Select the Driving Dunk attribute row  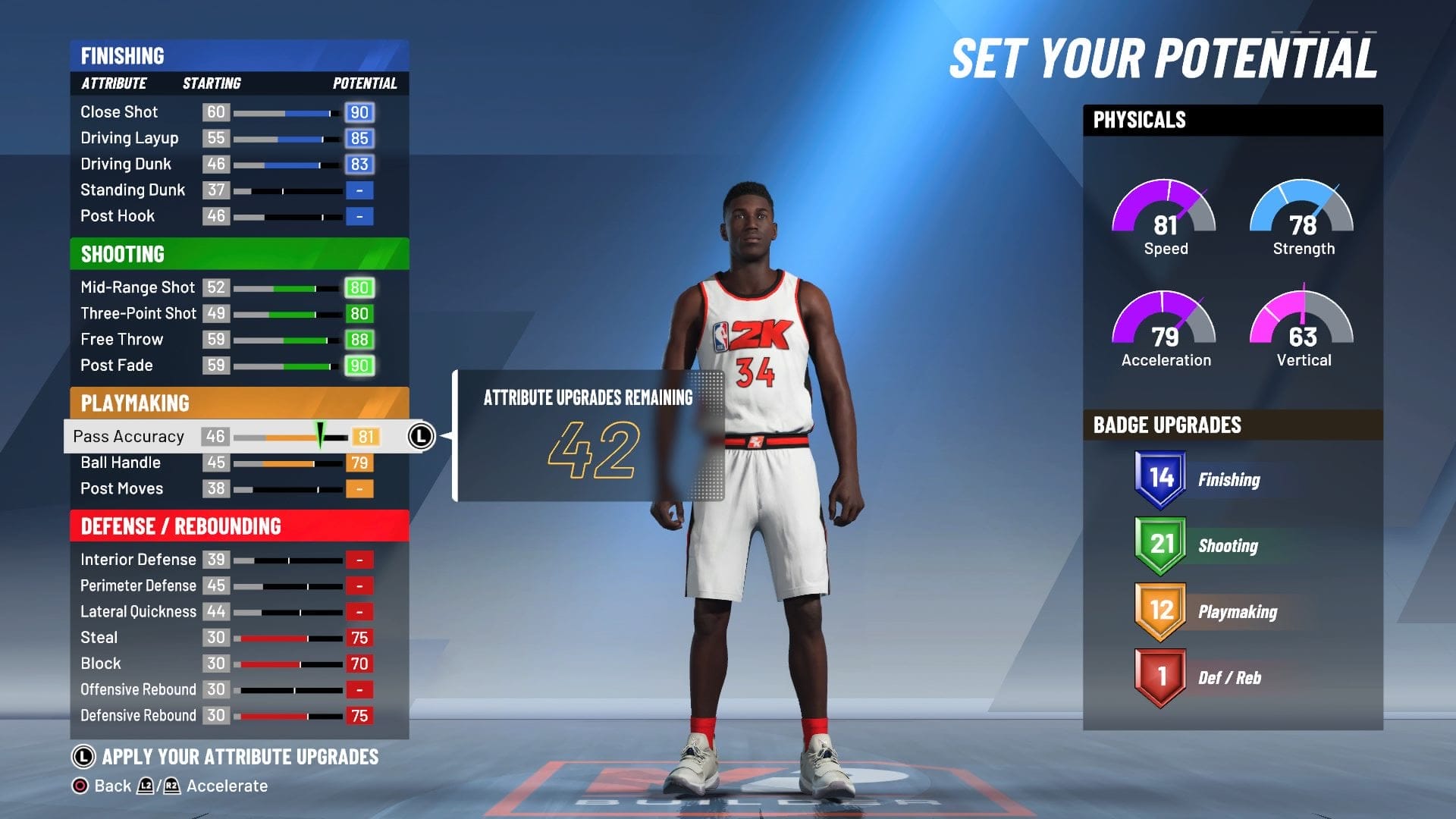coord(227,164)
